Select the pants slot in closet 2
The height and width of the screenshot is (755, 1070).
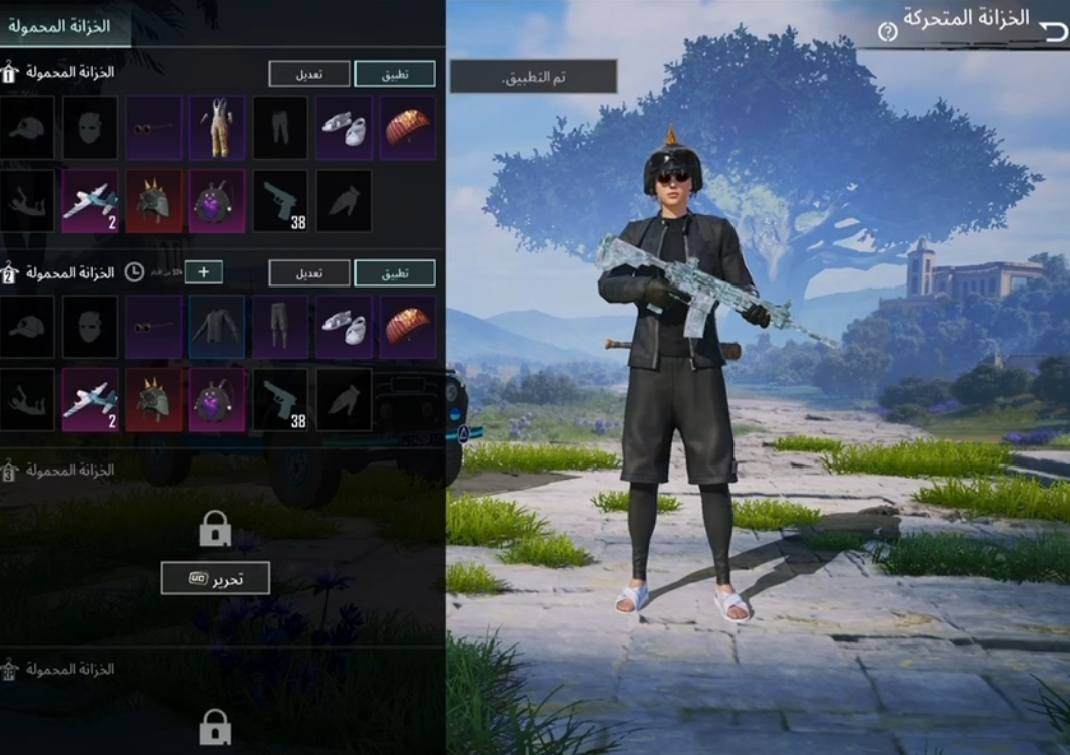281,327
